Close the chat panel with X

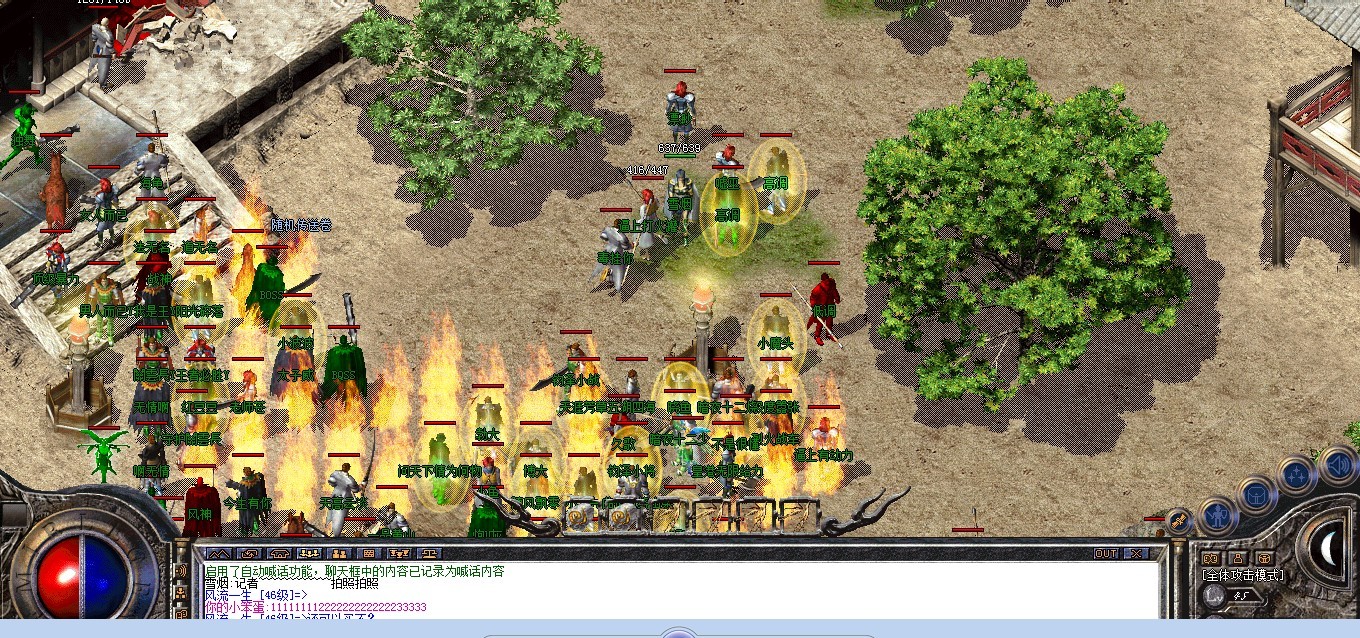click(x=1135, y=553)
